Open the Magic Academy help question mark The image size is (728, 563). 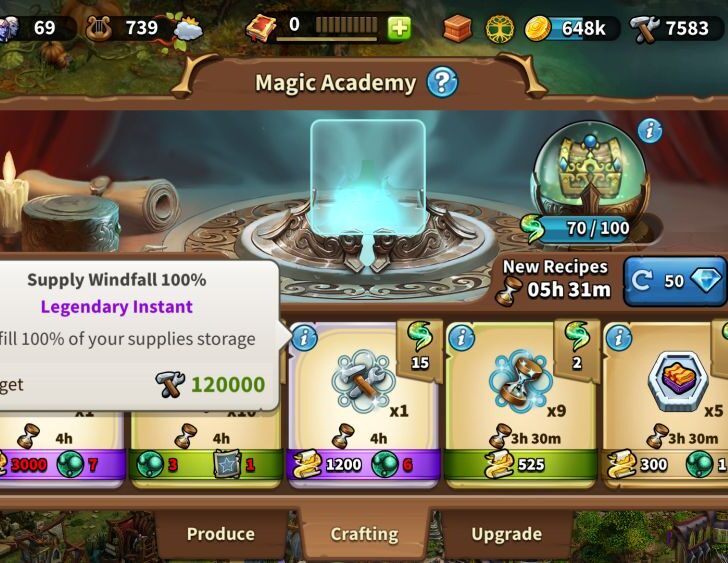click(x=442, y=82)
